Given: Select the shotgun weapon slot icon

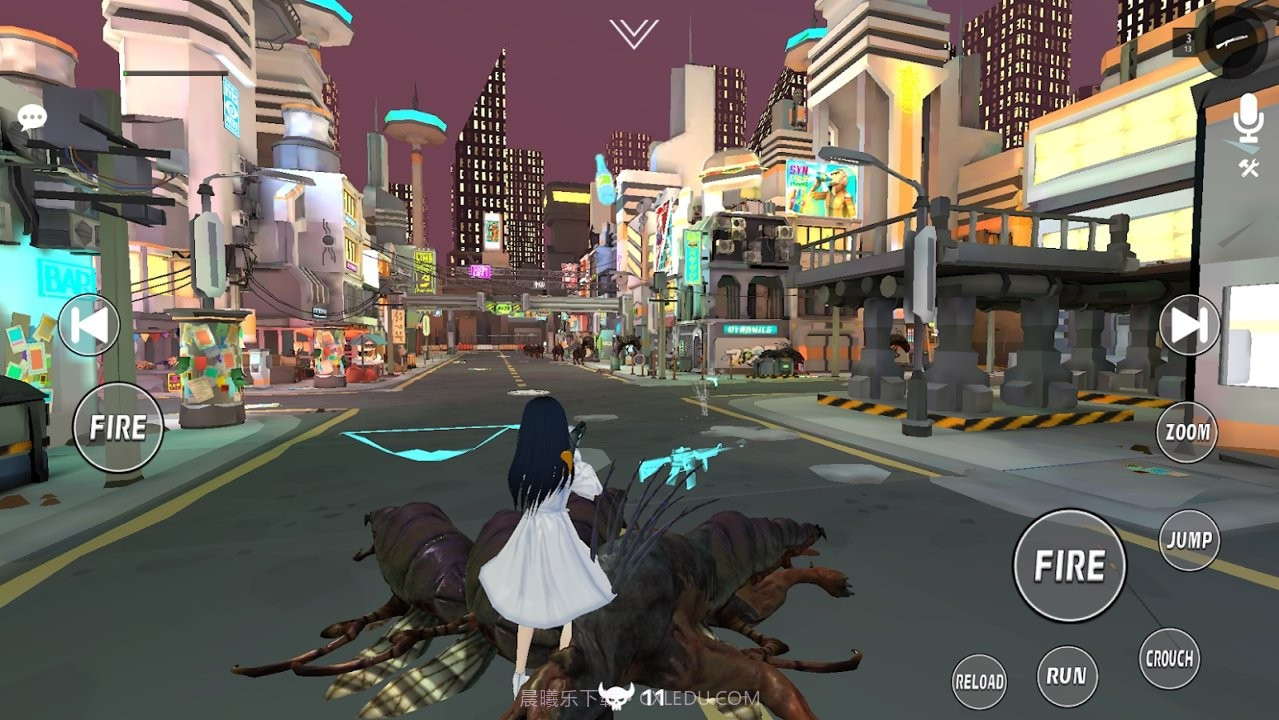Looking at the screenshot, I should coord(1231,41).
